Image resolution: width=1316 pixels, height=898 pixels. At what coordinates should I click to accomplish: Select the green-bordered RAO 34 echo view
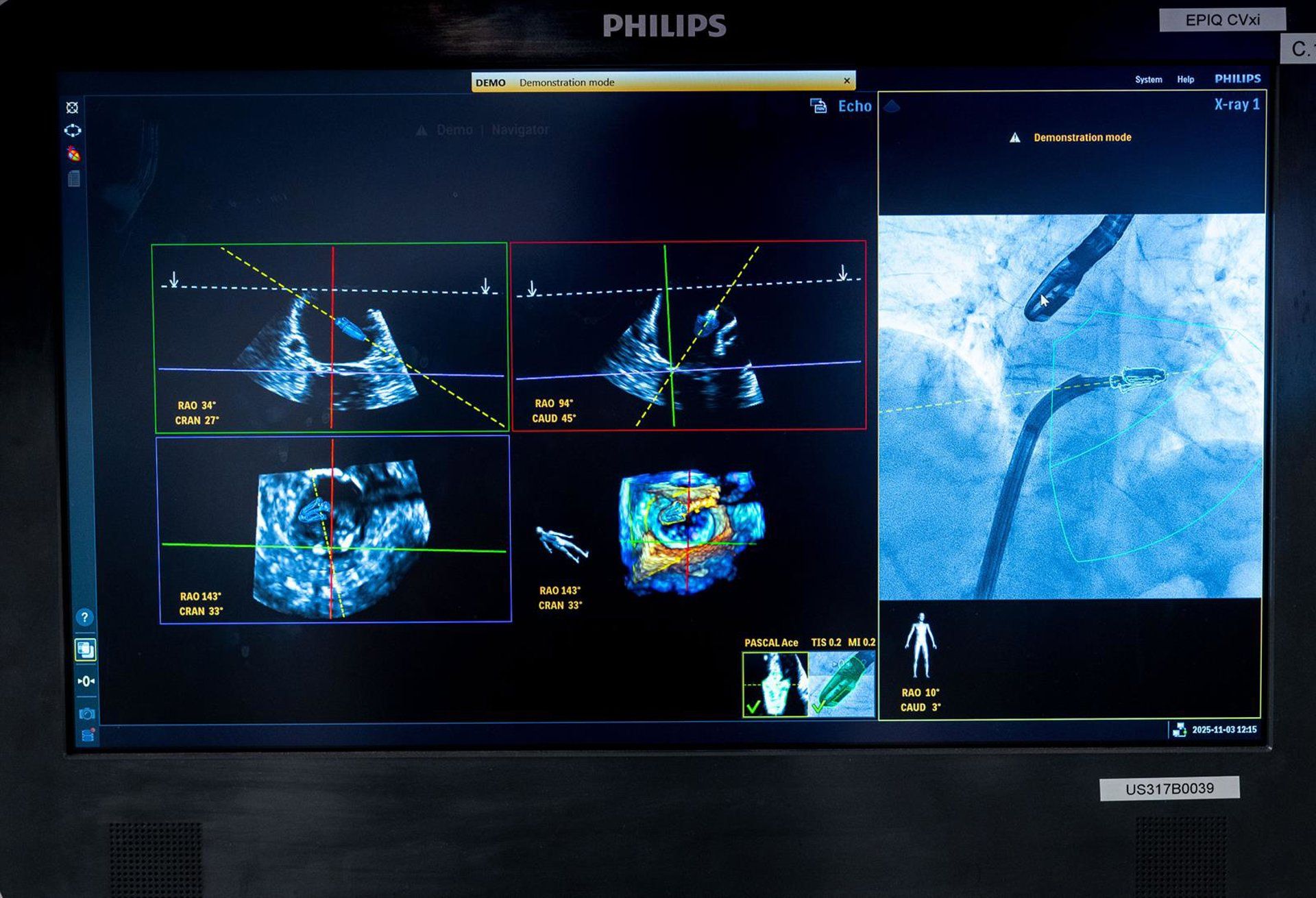(330, 337)
